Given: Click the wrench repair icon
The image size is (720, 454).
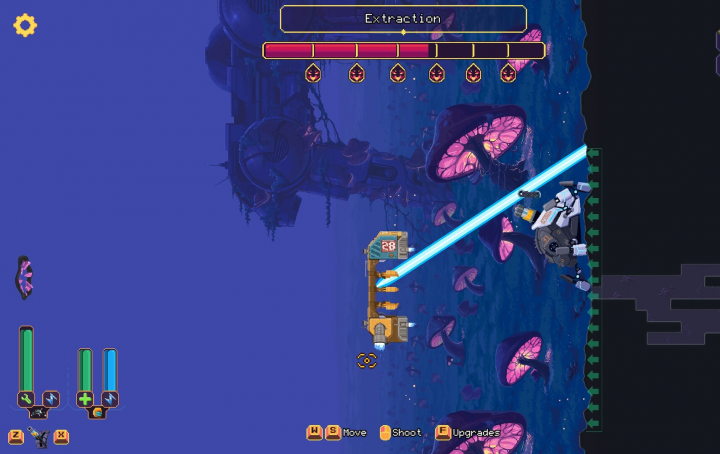Looking at the screenshot, I should [26, 399].
